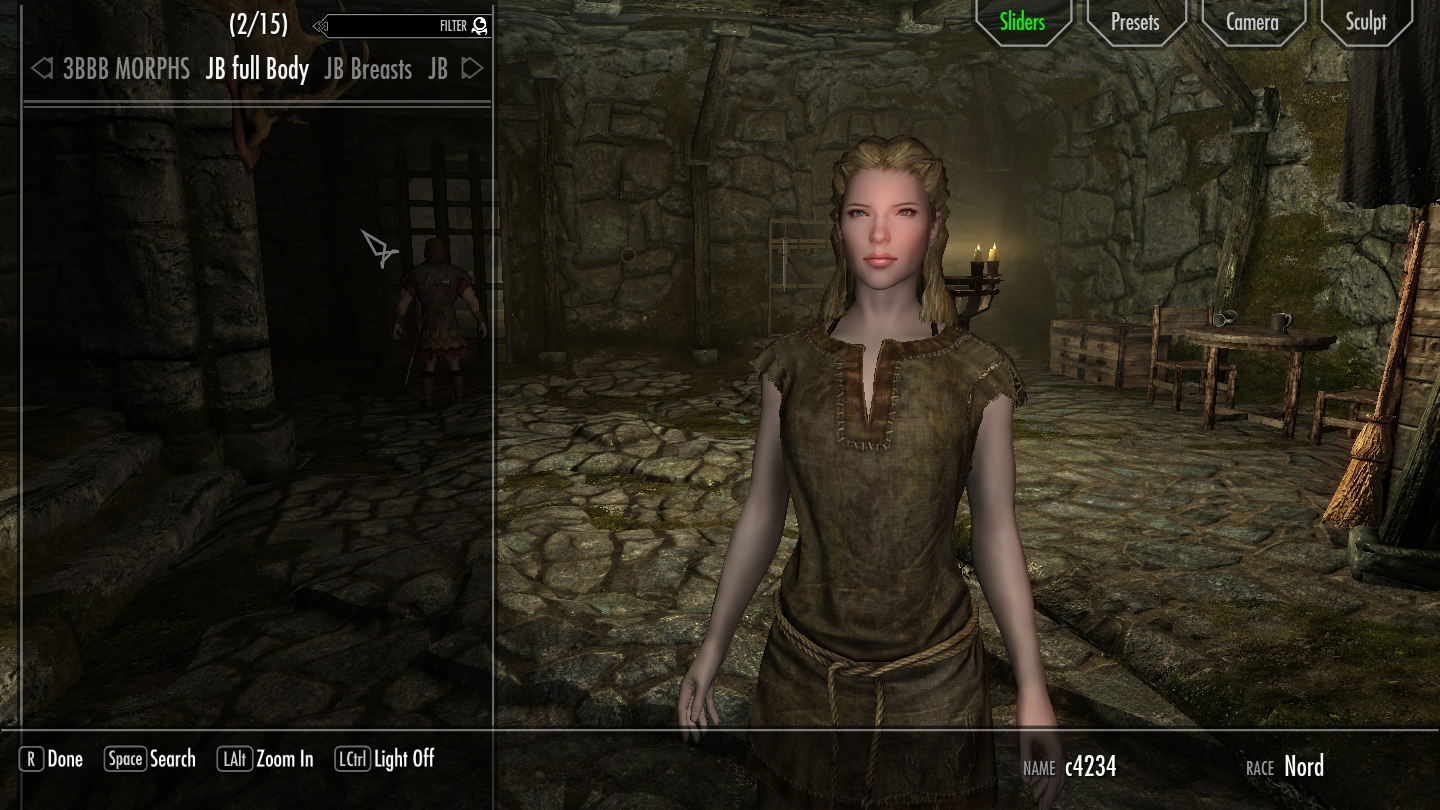Screen dimensions: 1440x810
Task: Activate the Search function
Action: tap(172, 759)
